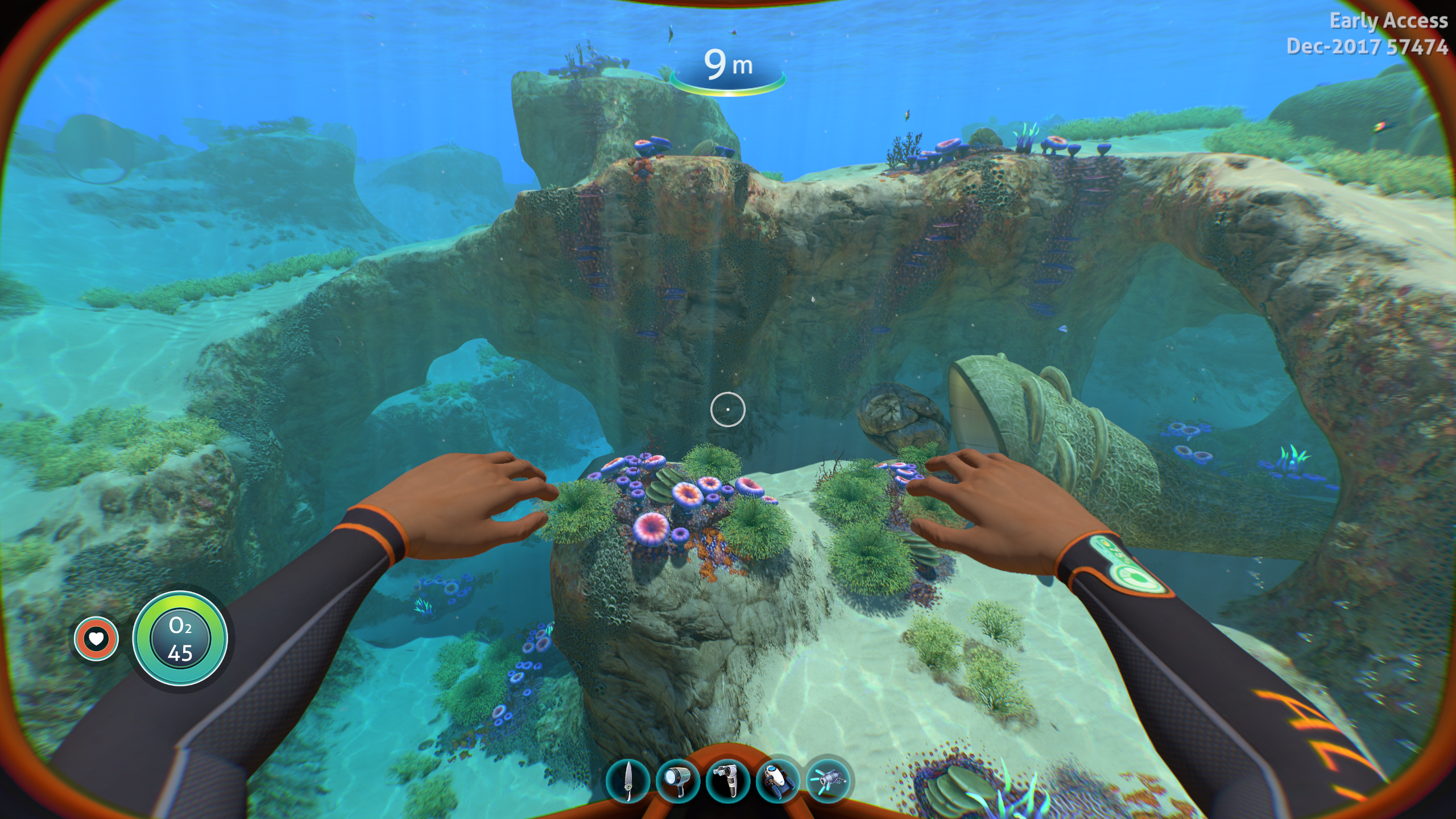
Task: Pick the Air Bladder hotbar slot
Action: (828, 781)
